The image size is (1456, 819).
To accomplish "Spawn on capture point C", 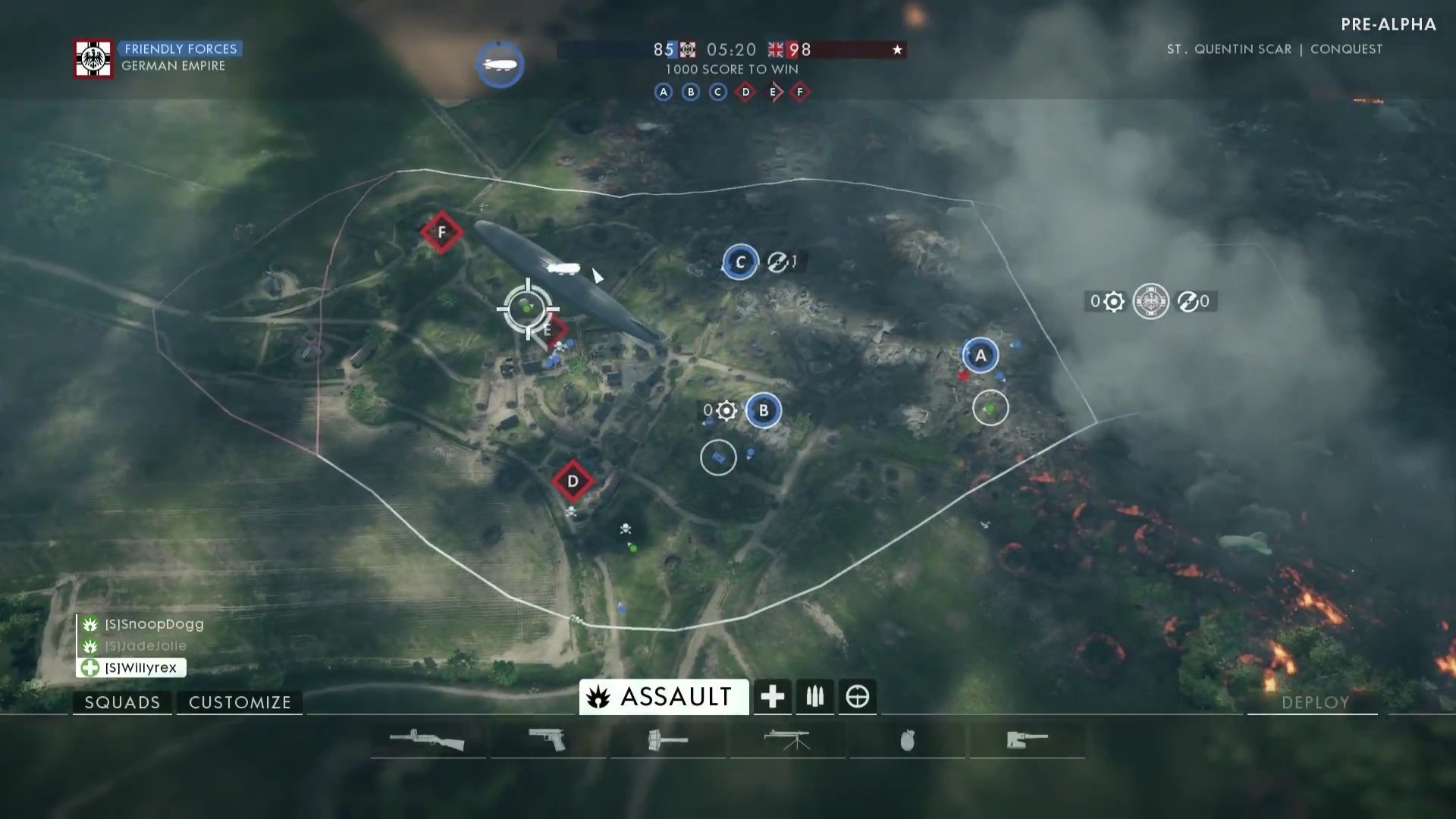I will click(740, 262).
